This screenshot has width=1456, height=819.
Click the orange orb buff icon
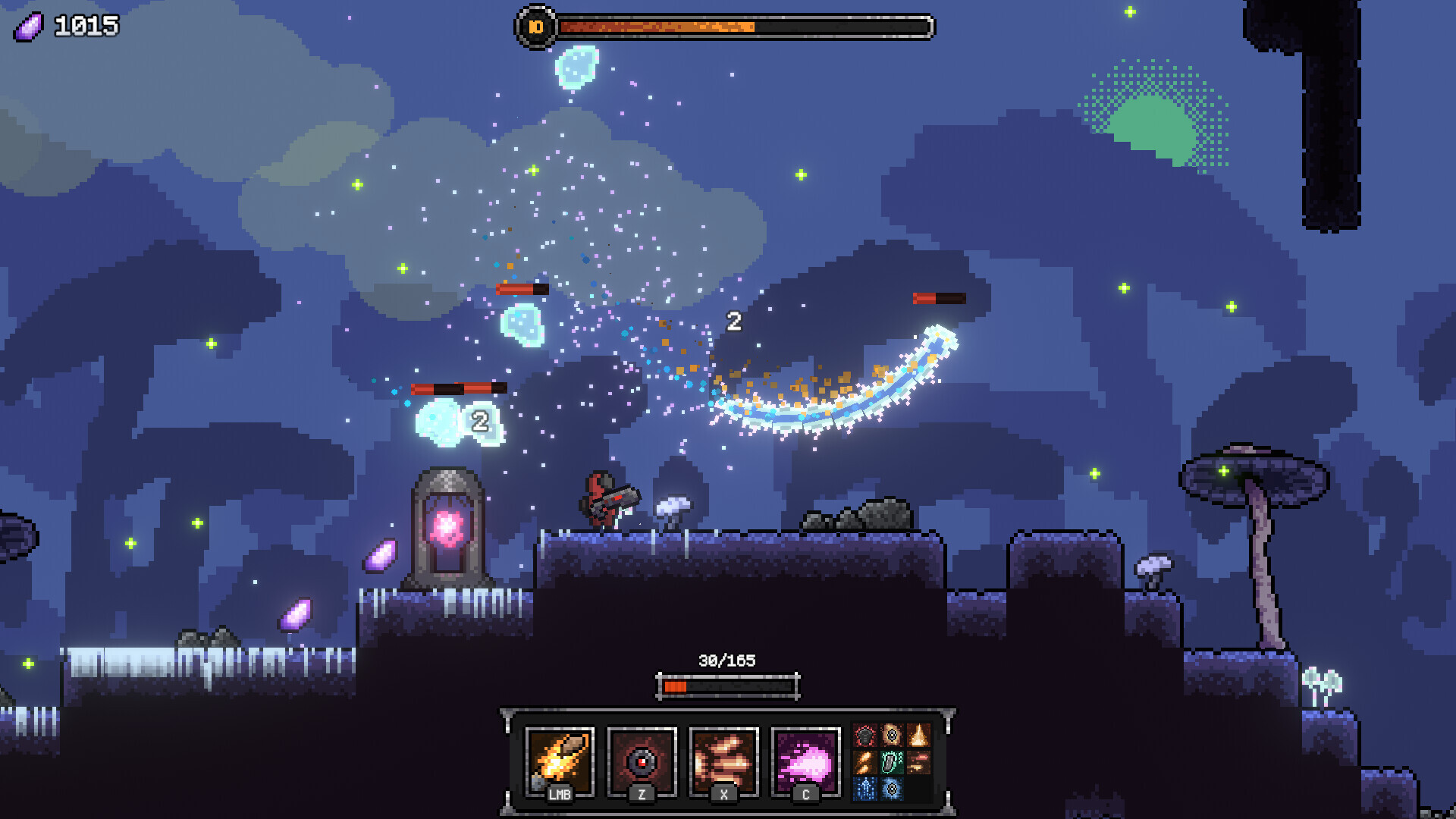(892, 735)
